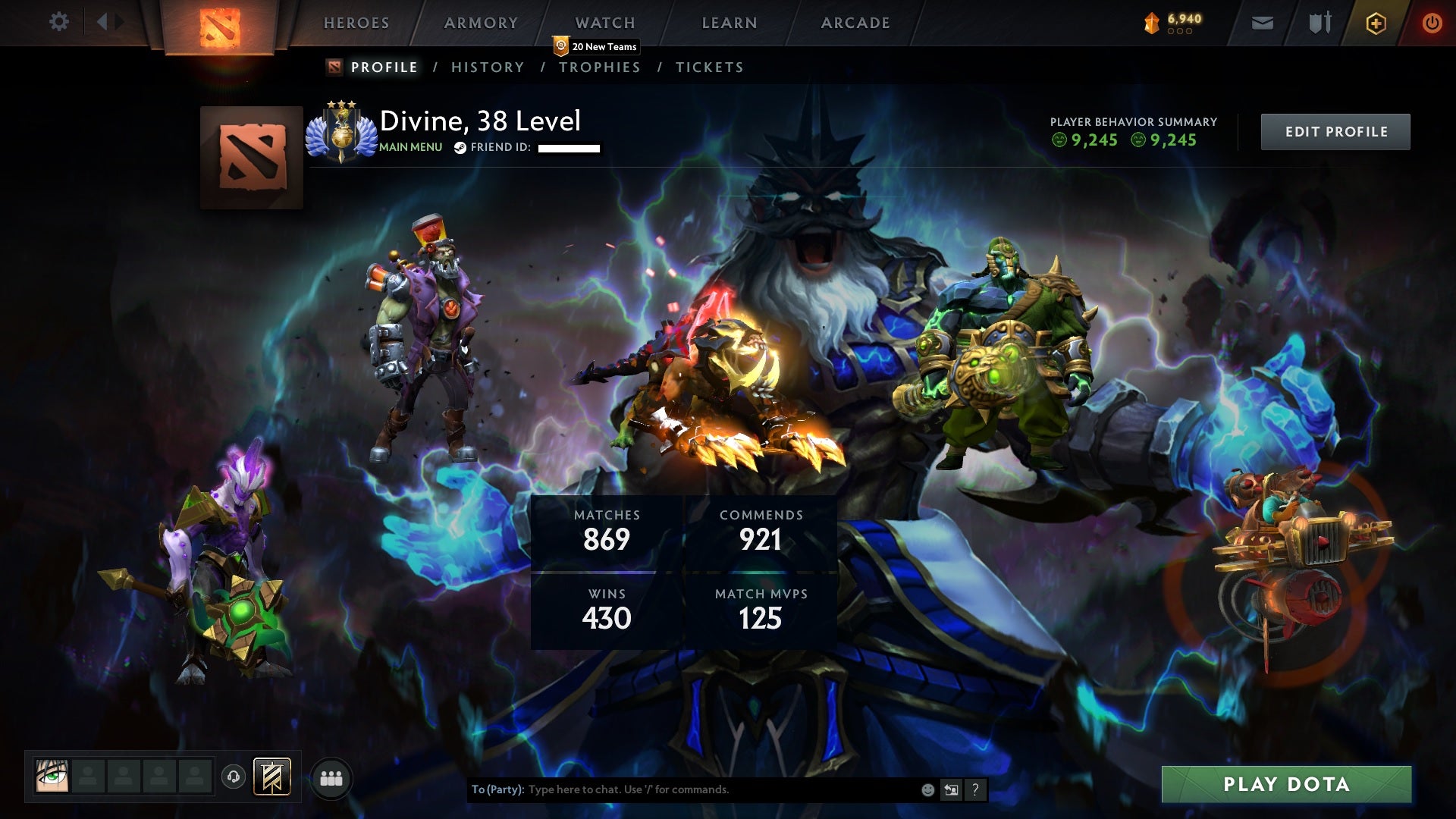
Task: Open the TROPHIES tab
Action: tap(600, 67)
